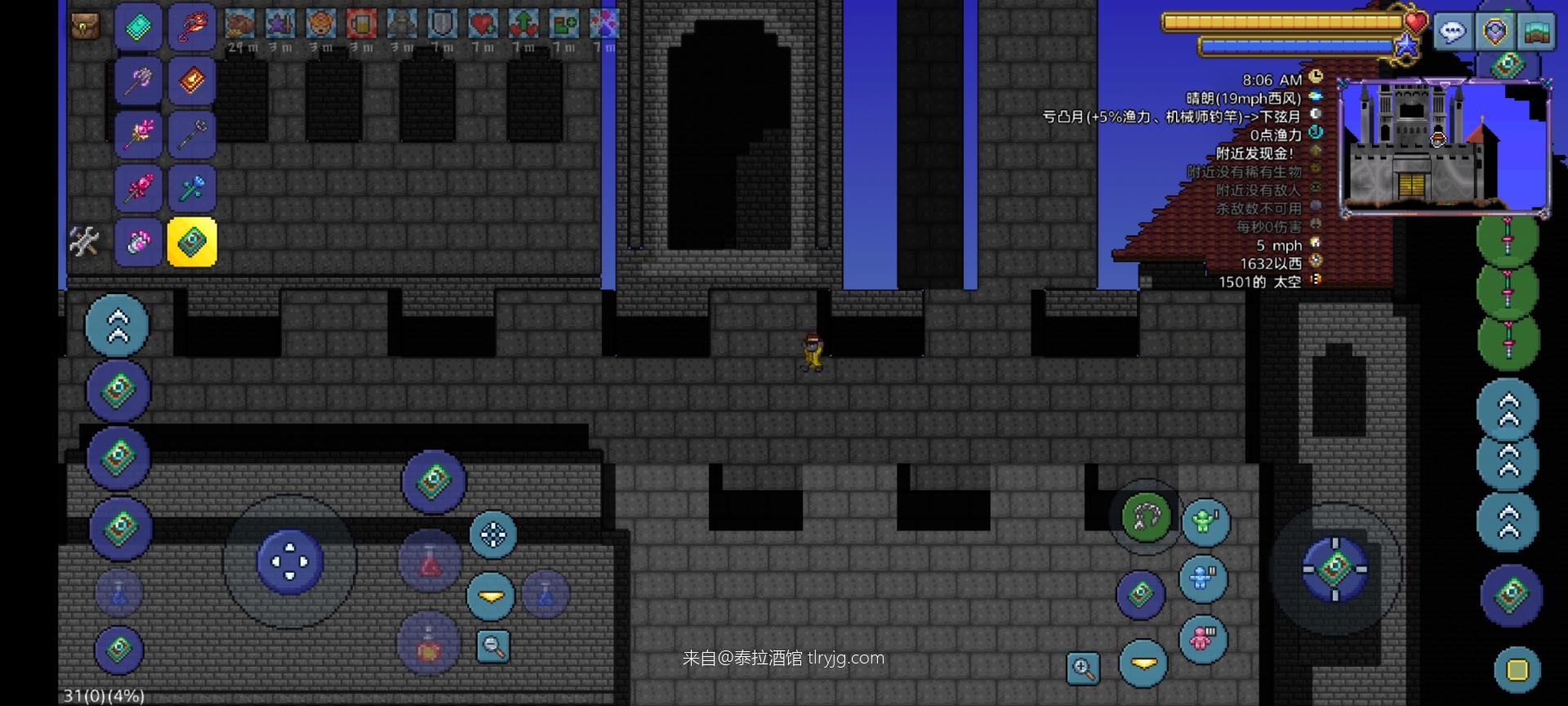Tap the crosshair smart cursor button
1568x706 pixels.
tap(492, 535)
